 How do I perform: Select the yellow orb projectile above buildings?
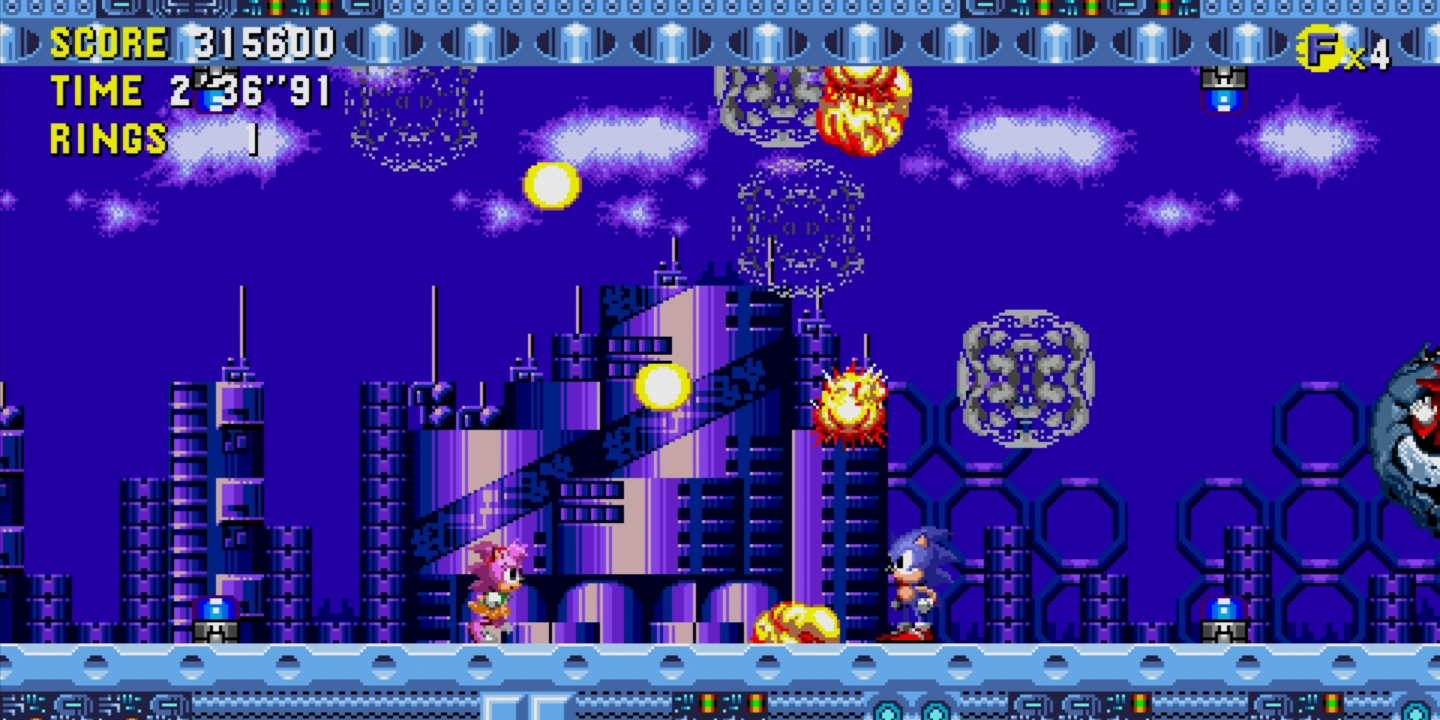(662, 388)
